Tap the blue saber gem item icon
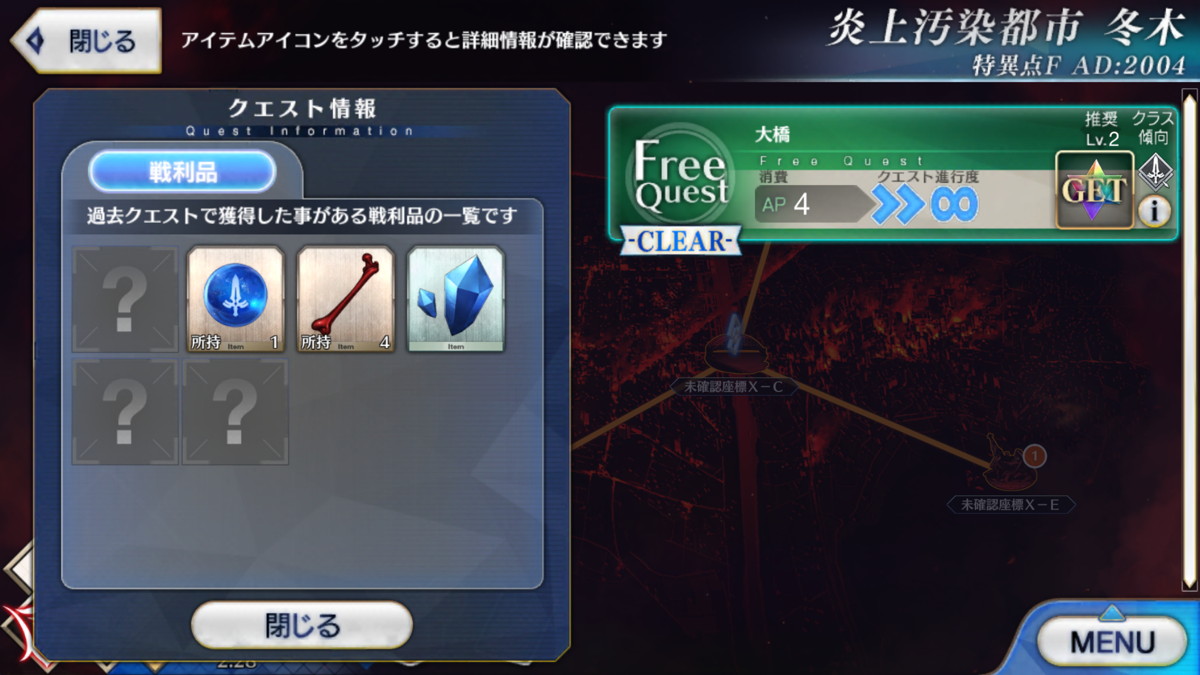This screenshot has height=675, width=1200. (236, 300)
